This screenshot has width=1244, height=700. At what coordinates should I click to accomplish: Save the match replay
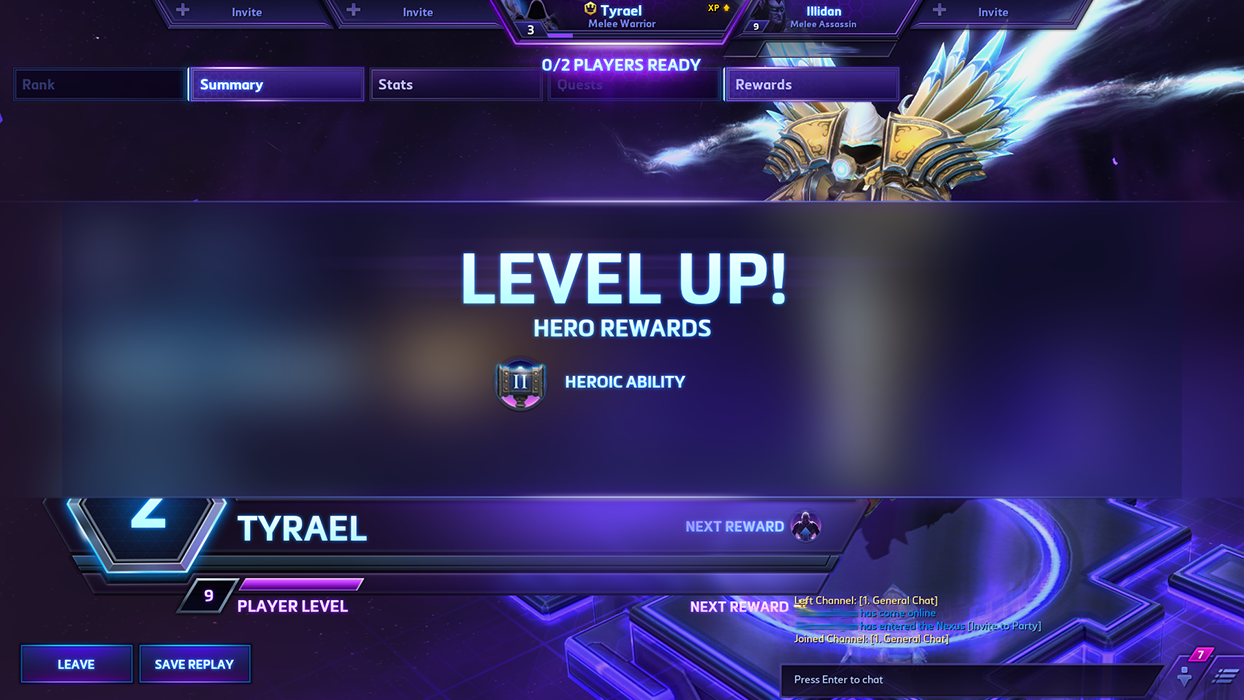194,664
